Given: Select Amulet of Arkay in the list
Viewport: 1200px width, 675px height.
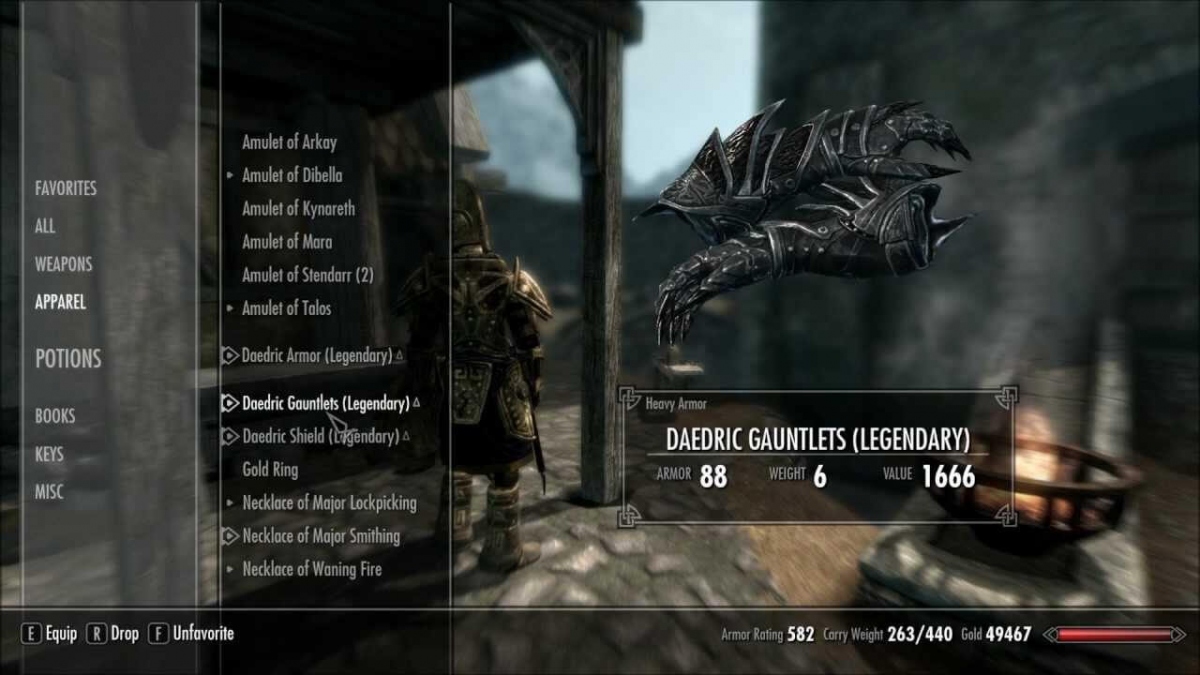Looking at the screenshot, I should [289, 142].
